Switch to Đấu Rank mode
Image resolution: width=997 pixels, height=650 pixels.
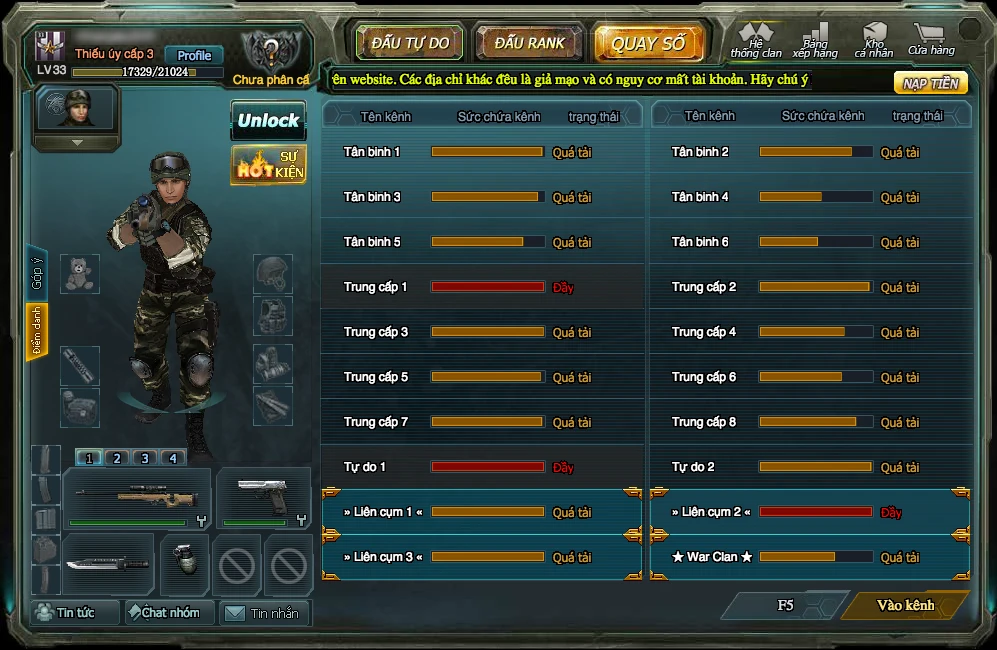529,43
